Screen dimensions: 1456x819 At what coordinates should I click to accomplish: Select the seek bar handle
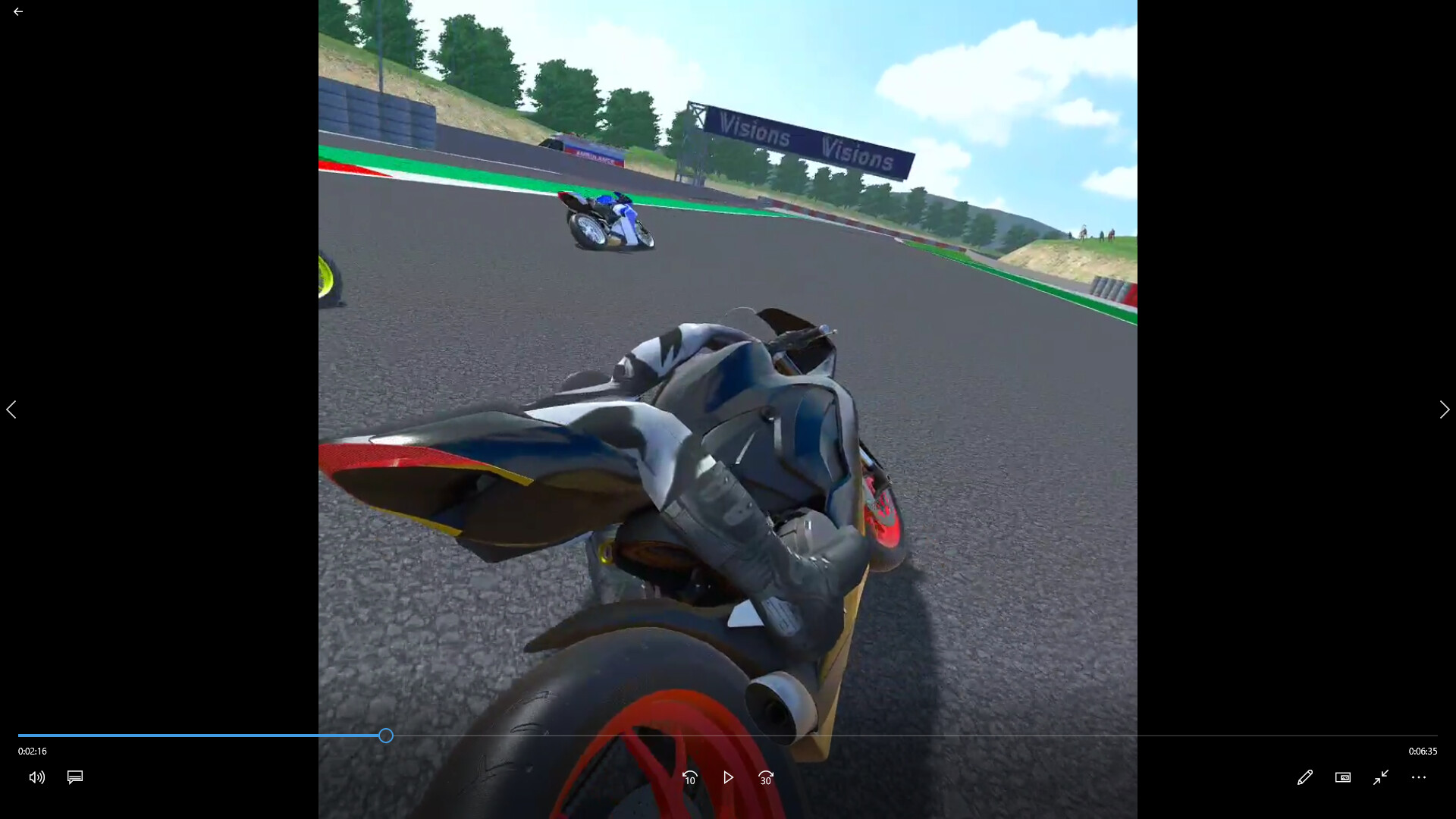coord(385,736)
